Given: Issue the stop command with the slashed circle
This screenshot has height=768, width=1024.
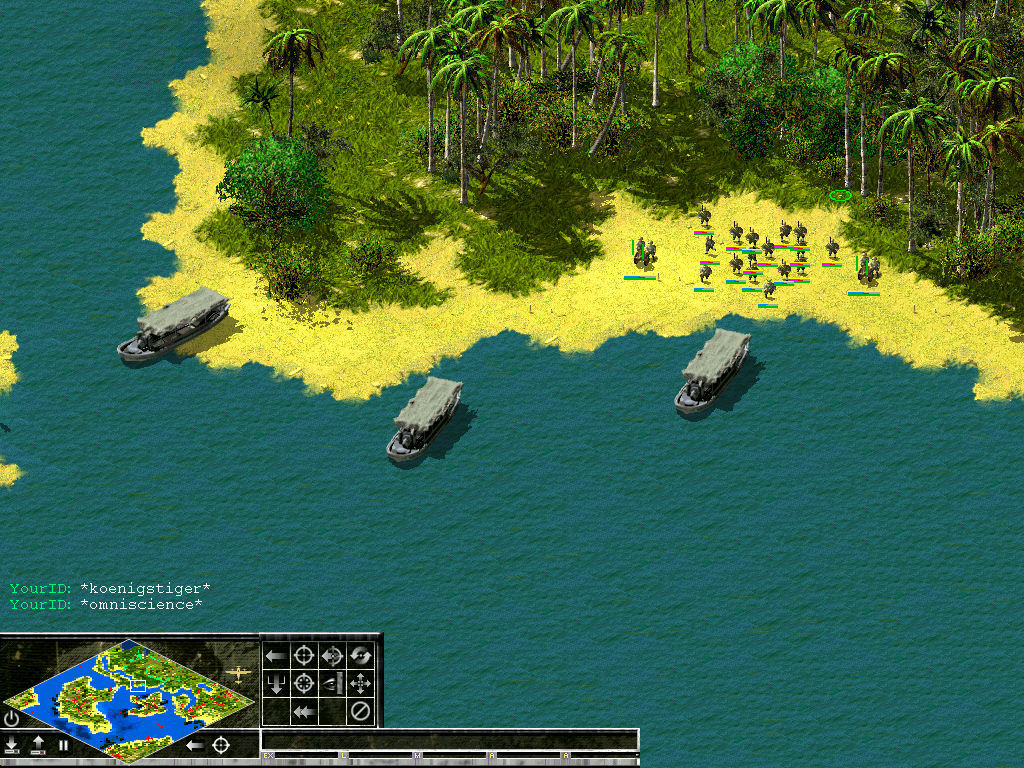Looking at the screenshot, I should 361,712.
